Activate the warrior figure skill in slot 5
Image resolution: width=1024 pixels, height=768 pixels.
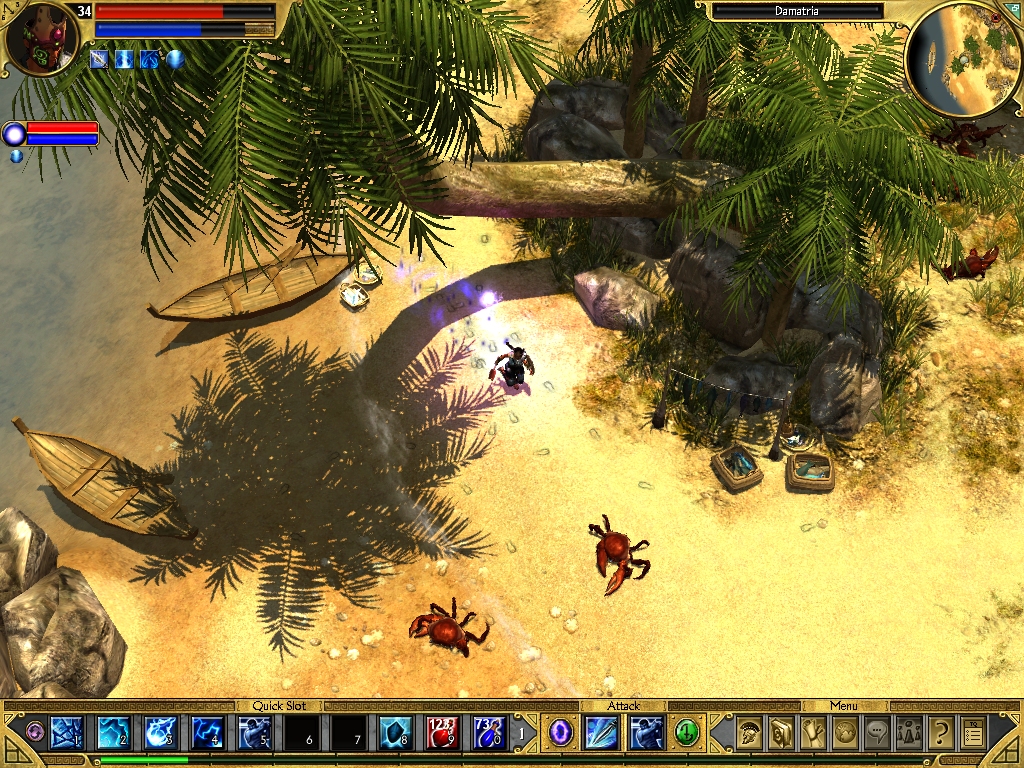point(255,733)
